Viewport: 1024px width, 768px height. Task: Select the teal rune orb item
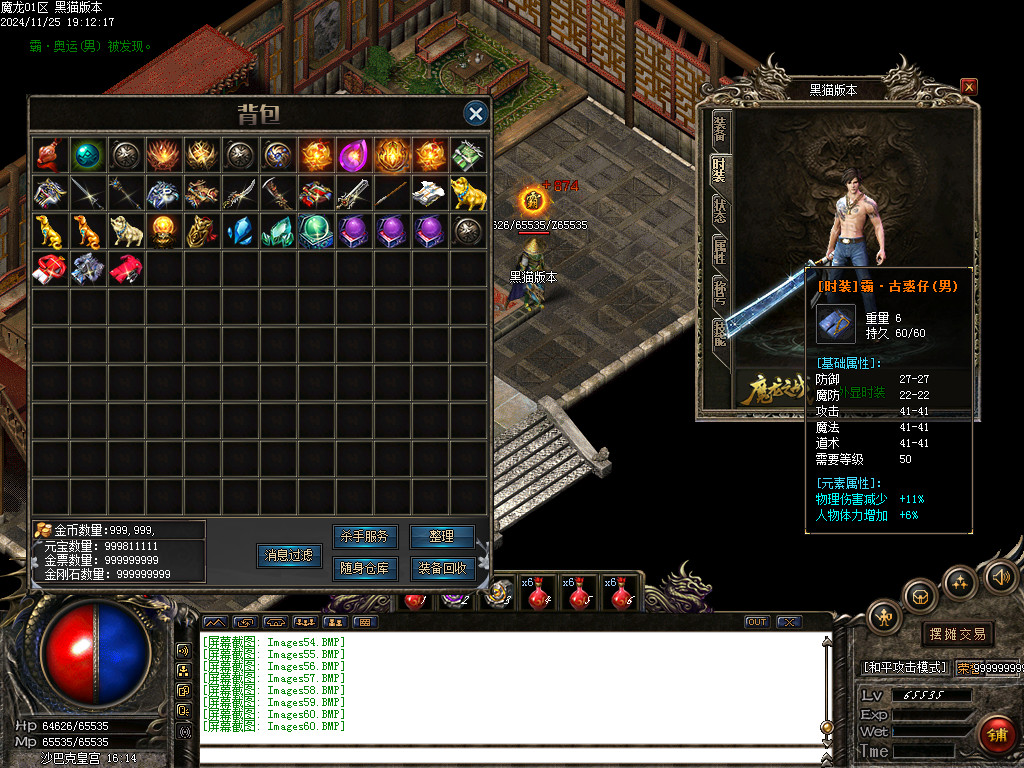[x=87, y=155]
